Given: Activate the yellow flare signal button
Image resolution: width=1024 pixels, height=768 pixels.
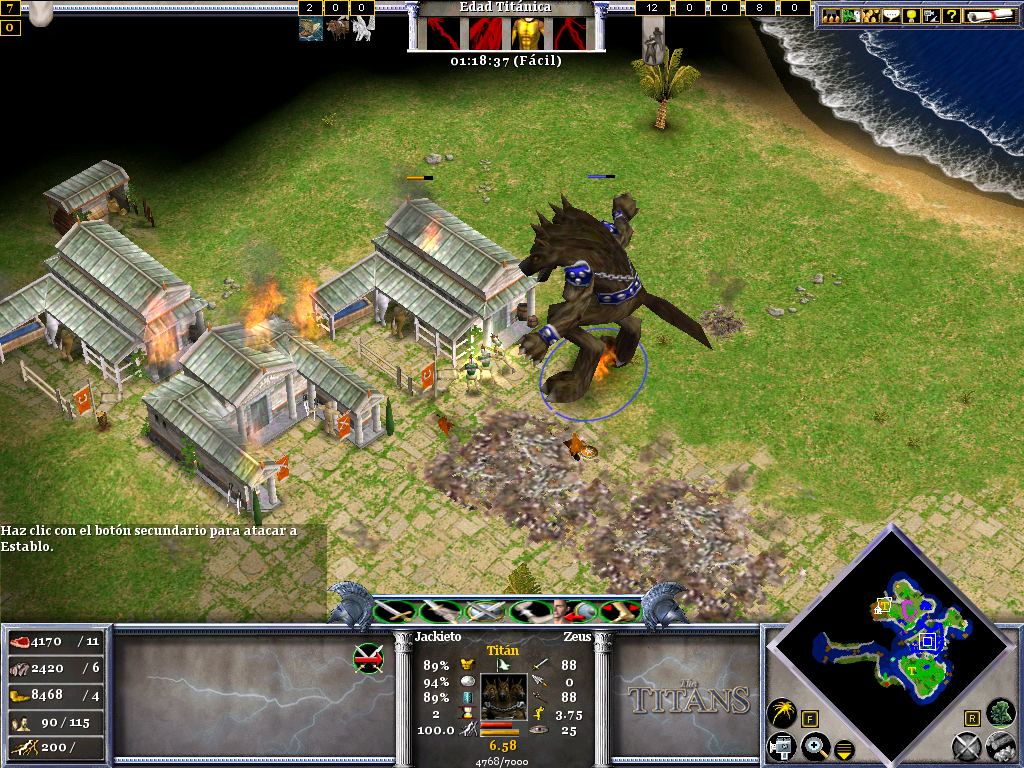Looking at the screenshot, I should pos(781,713).
